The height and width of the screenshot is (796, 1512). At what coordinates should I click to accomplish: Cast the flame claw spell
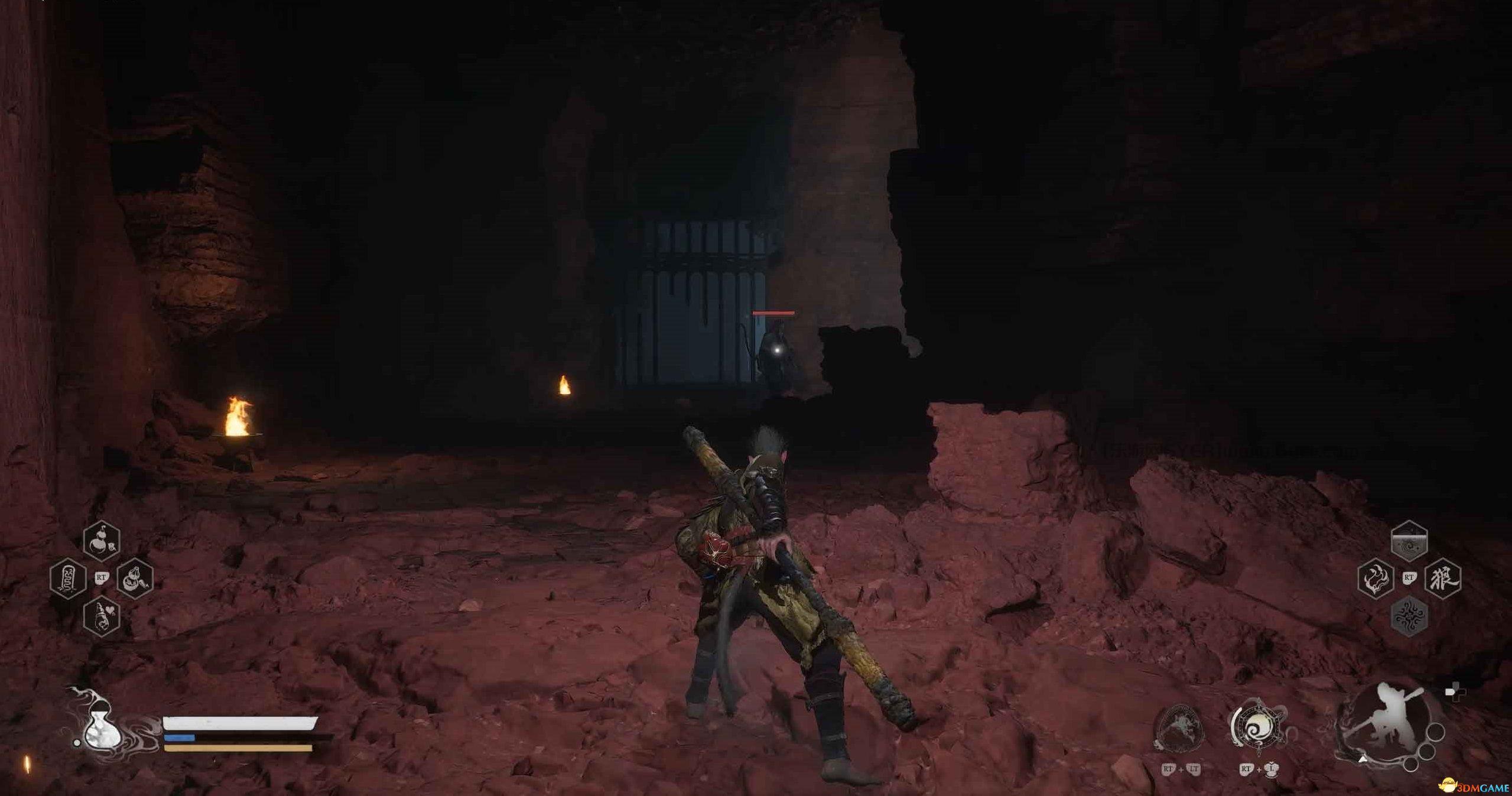[x=1376, y=578]
